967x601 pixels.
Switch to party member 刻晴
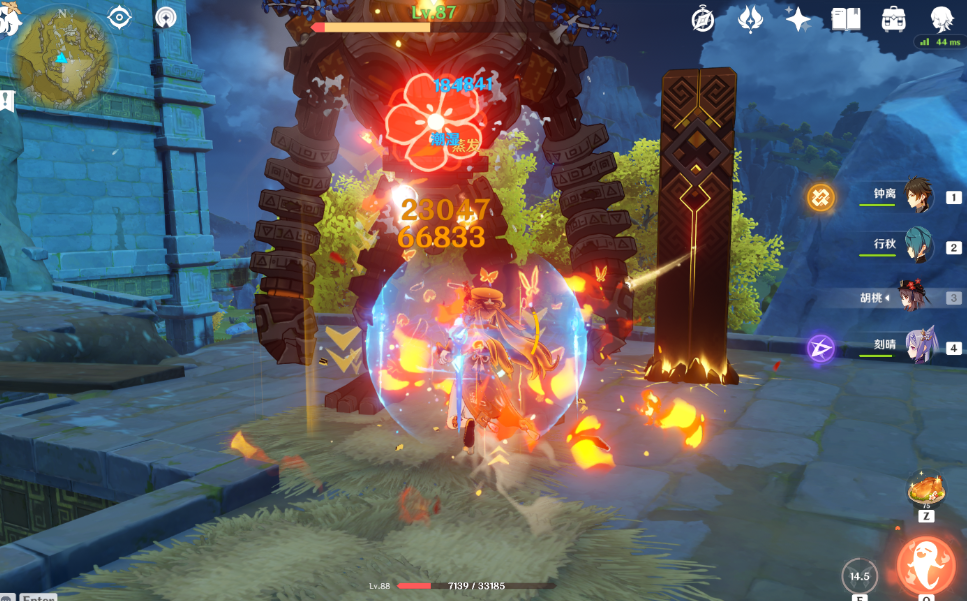coord(918,346)
